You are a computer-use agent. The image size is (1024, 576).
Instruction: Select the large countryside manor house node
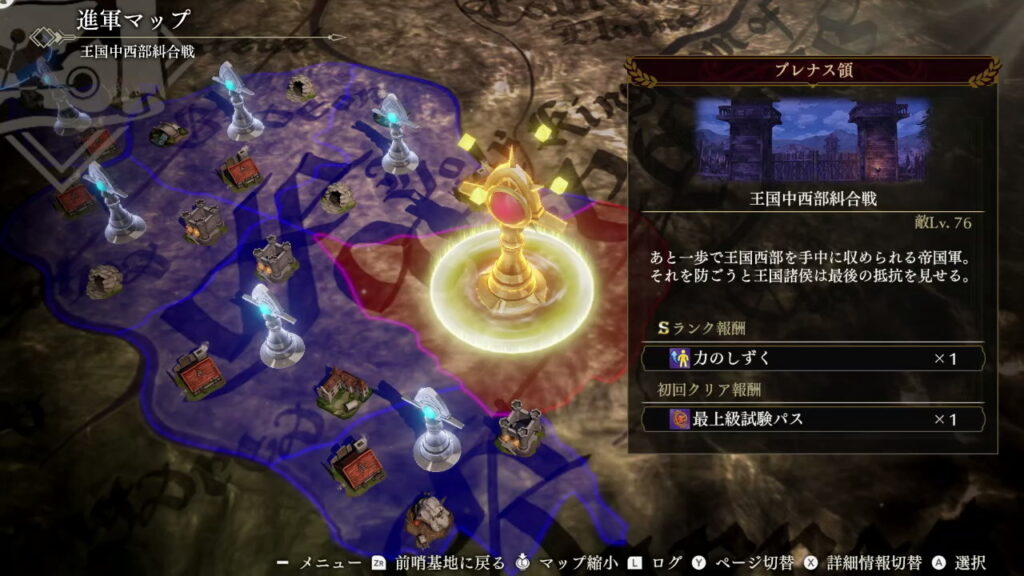click(x=344, y=389)
